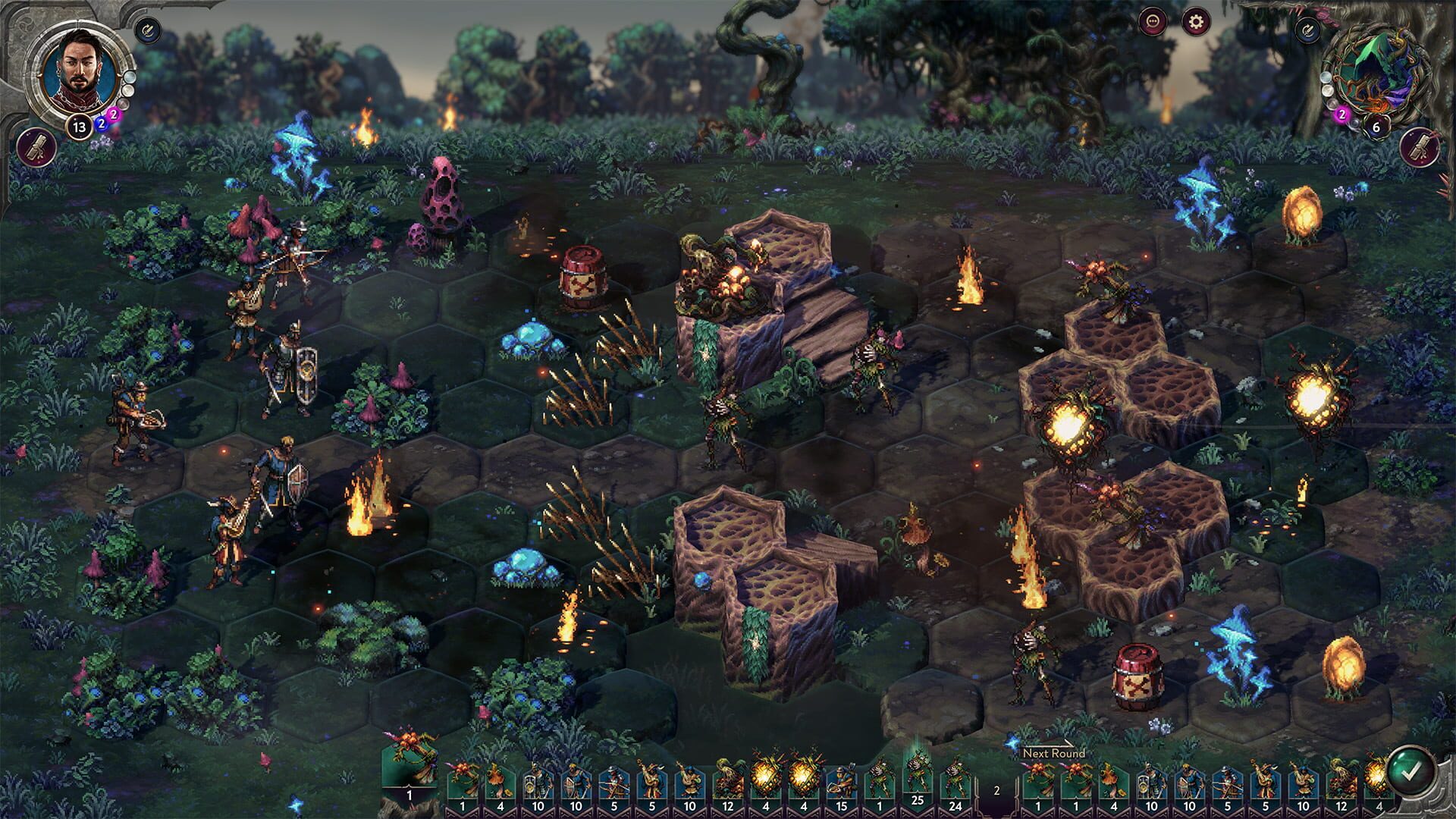Select the enemy faction emblem top-right
Viewport: 1456px width, 819px height.
coord(1378,73)
